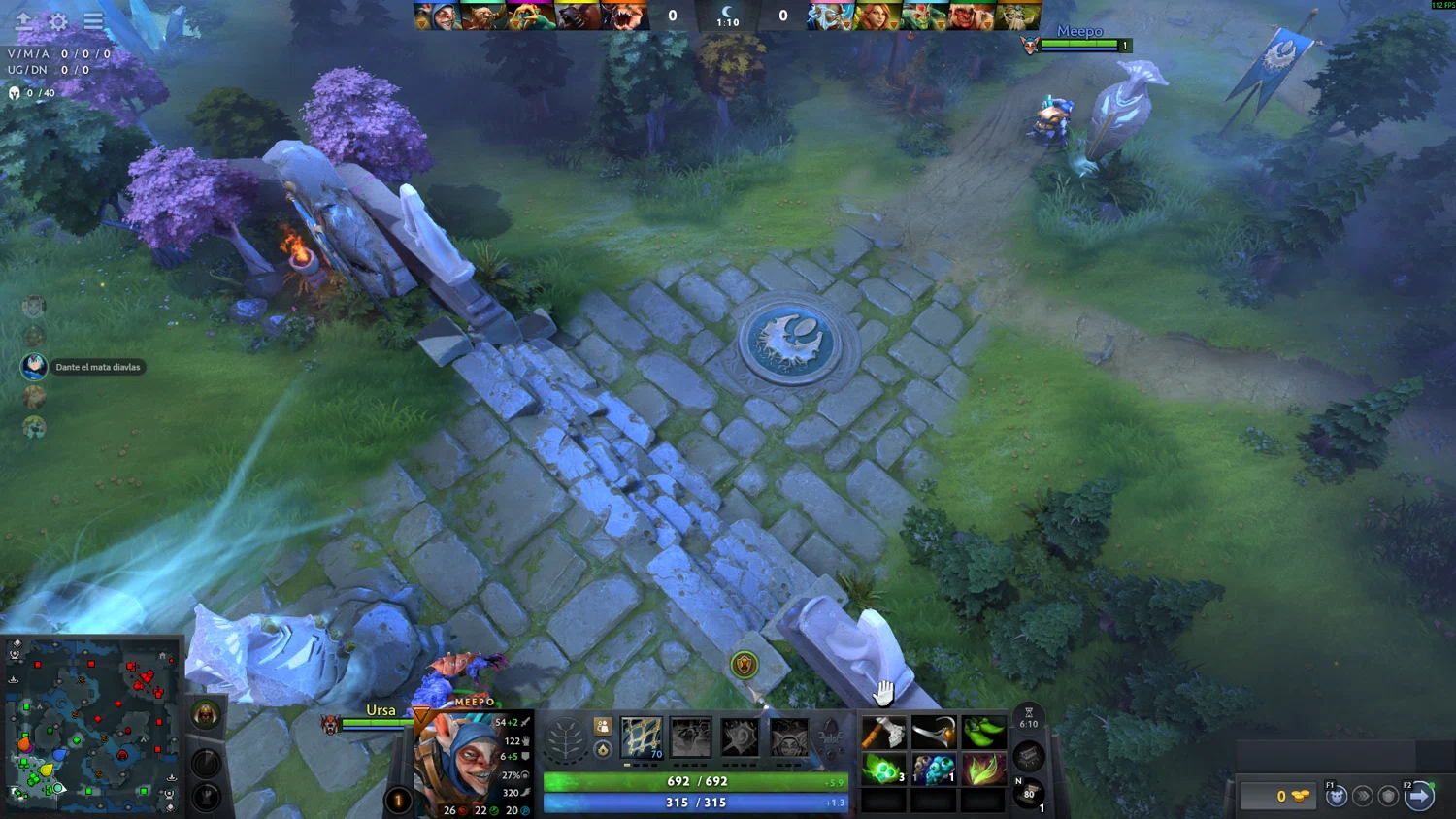Open the hamburger menu in the top-left
Viewport: 1456px width, 819px height.
[x=93, y=20]
